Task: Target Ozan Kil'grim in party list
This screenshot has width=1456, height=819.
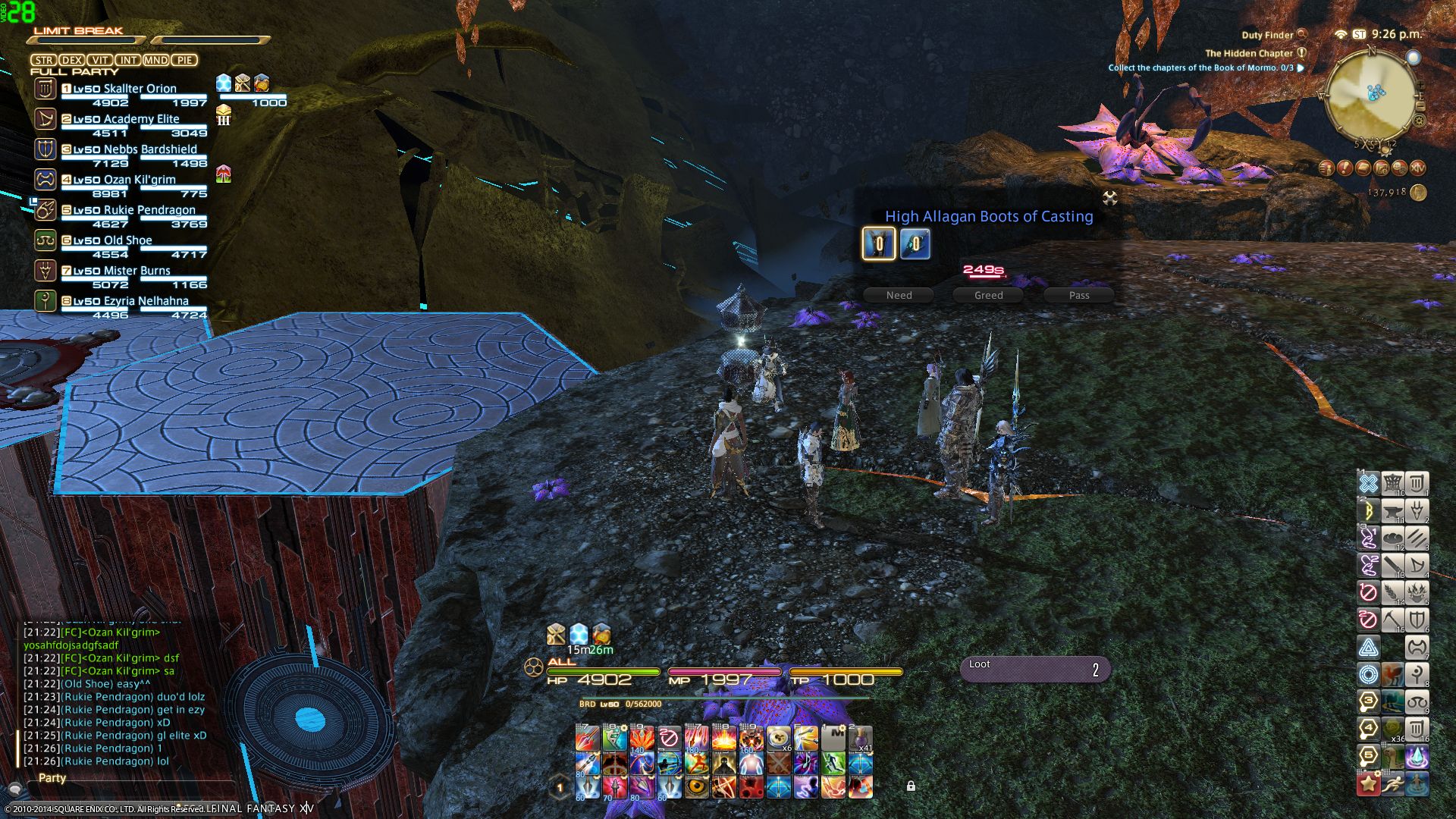Action: pos(124,180)
